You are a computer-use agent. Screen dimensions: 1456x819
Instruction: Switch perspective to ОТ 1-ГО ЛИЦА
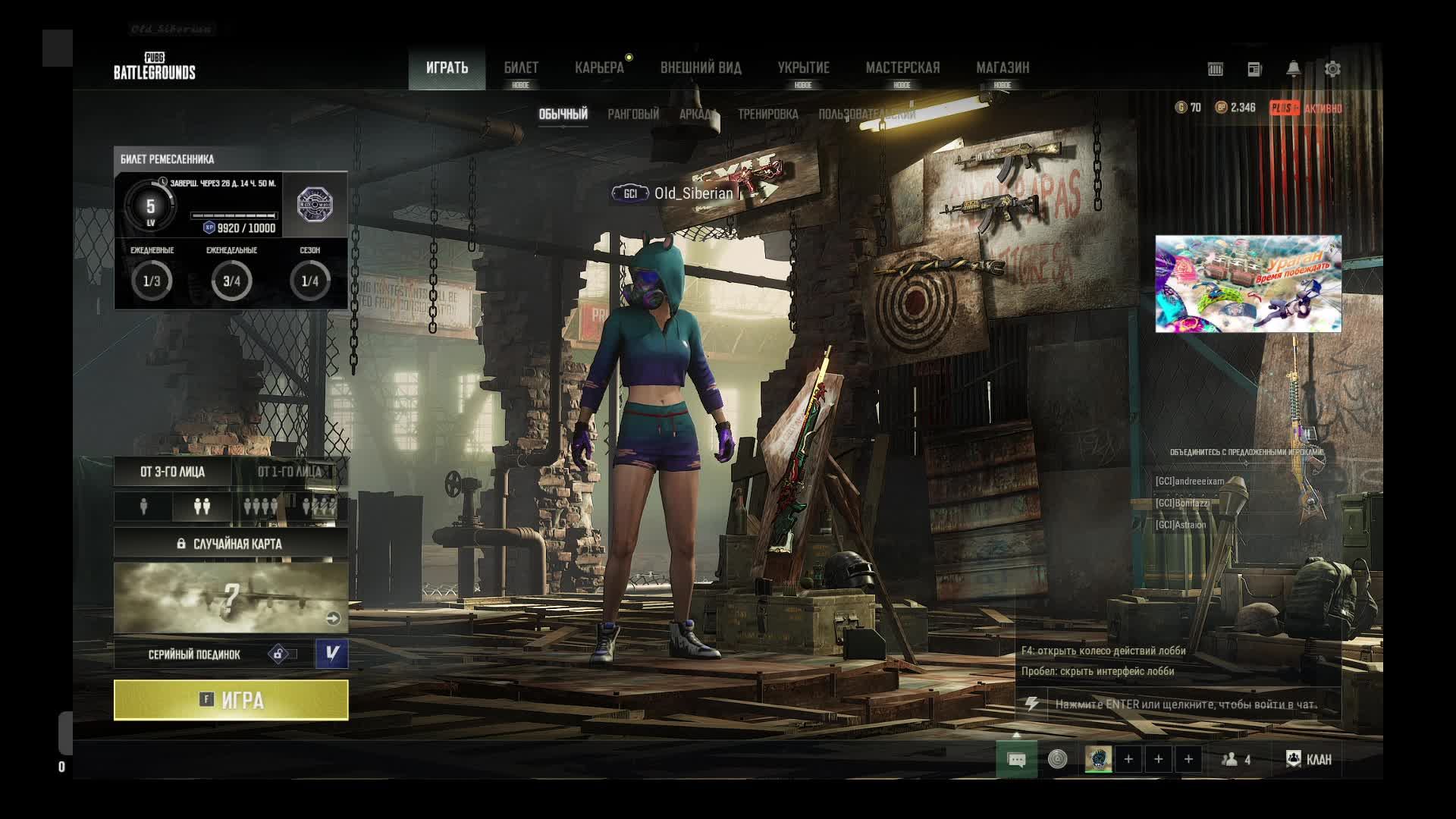(x=289, y=472)
